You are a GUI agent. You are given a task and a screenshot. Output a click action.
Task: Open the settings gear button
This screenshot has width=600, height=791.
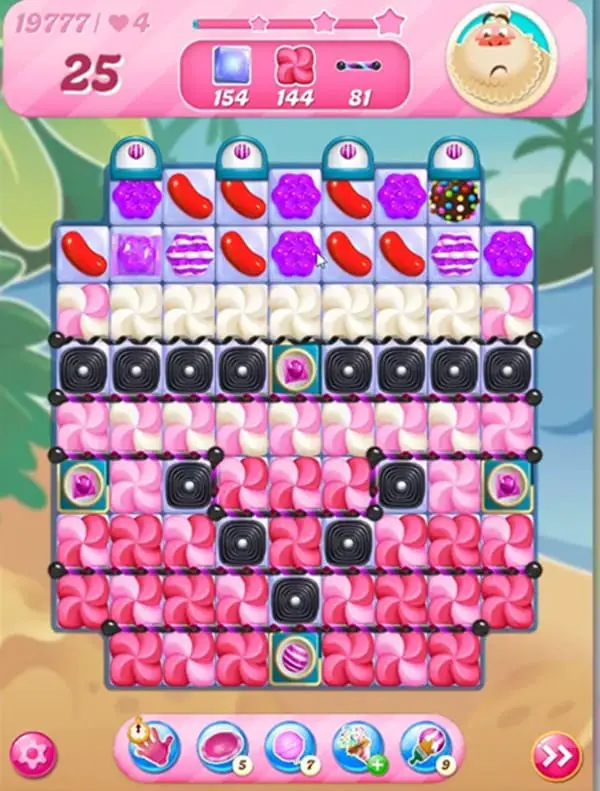(32, 751)
